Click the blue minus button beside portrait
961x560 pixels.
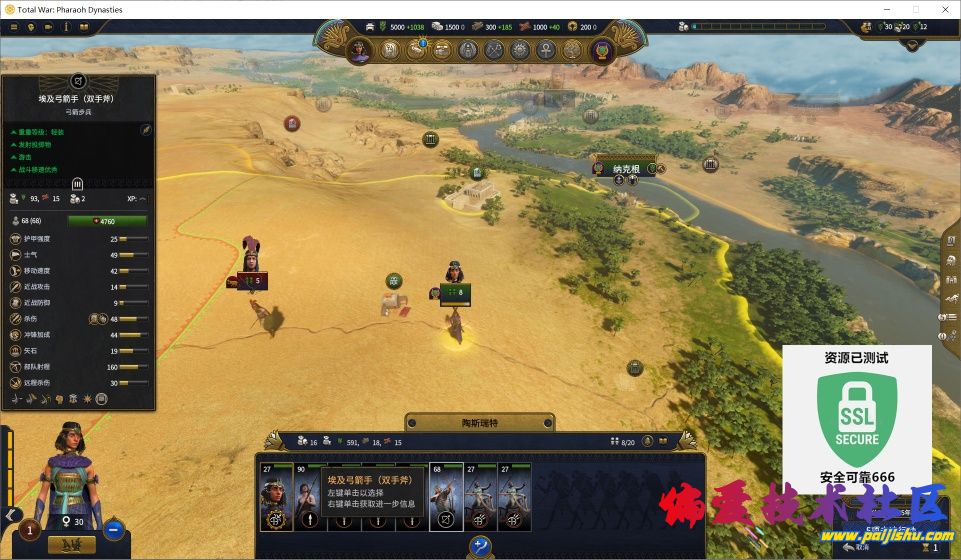tap(114, 529)
